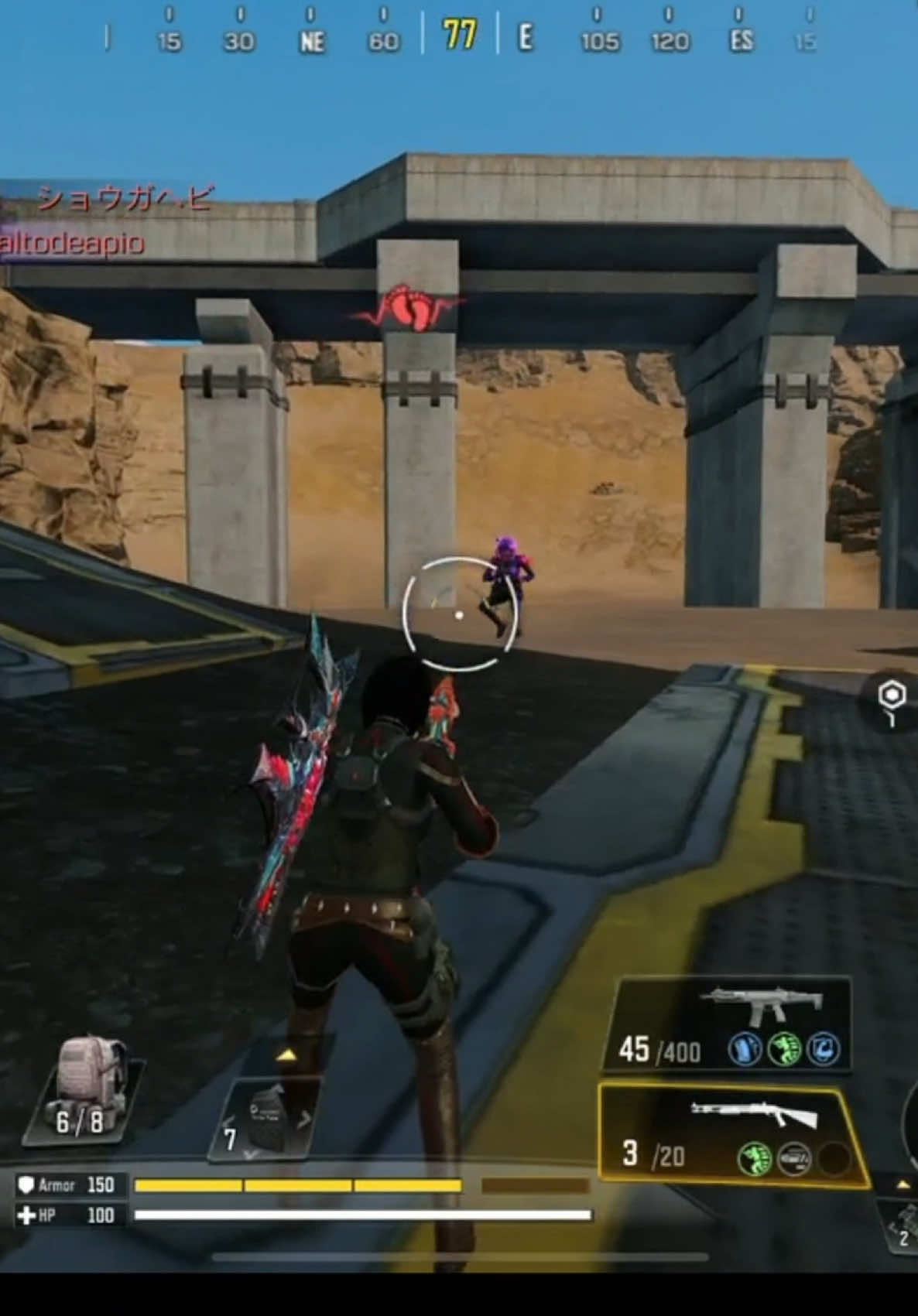918x1316 pixels.
Task: Switch to the assault rifle weapon slot
Action: (x=729, y=1025)
